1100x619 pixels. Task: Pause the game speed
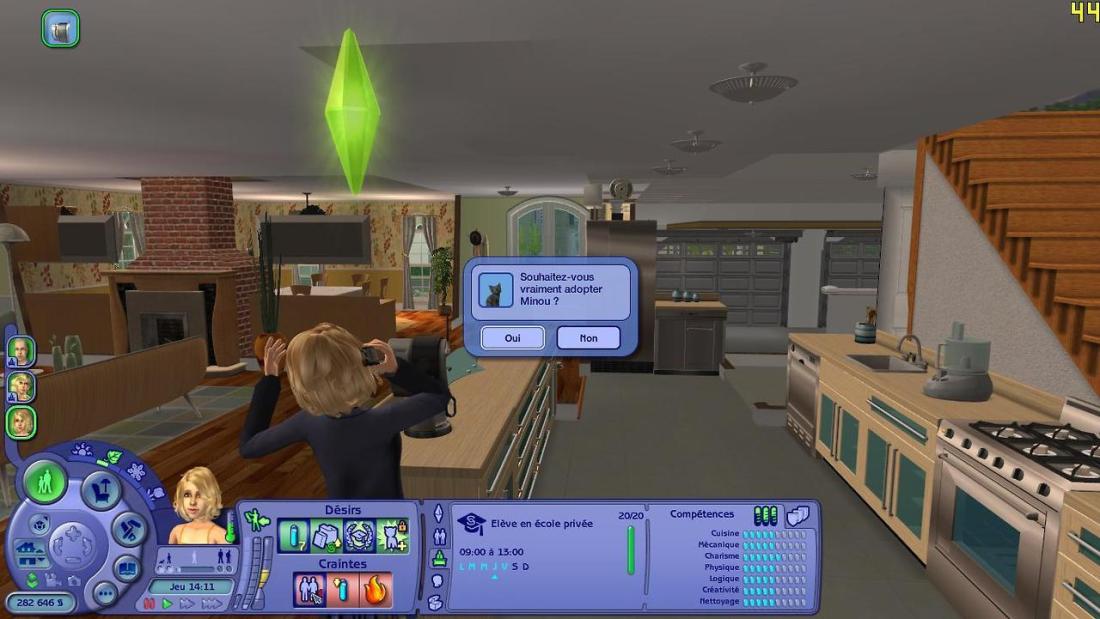[x=150, y=604]
